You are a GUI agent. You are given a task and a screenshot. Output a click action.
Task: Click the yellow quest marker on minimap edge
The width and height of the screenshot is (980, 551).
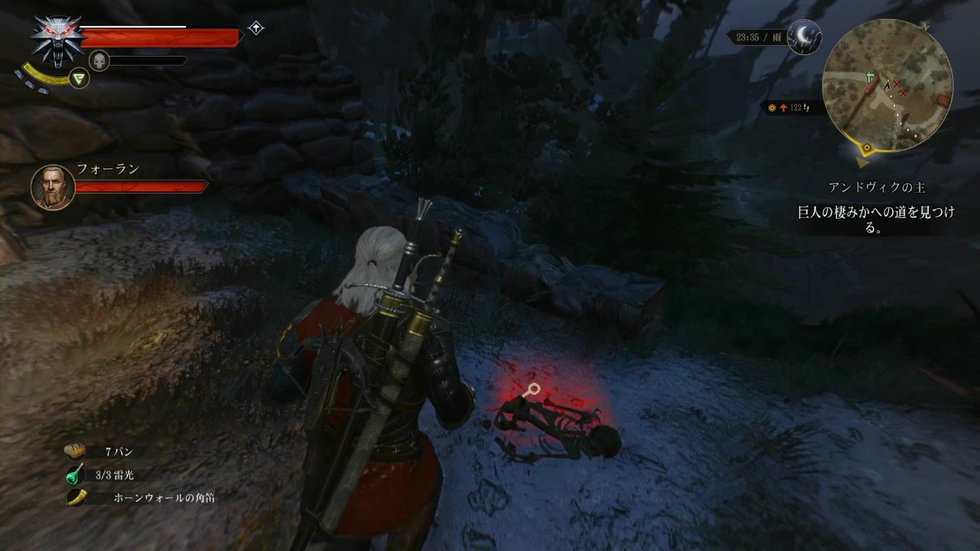[x=866, y=150]
